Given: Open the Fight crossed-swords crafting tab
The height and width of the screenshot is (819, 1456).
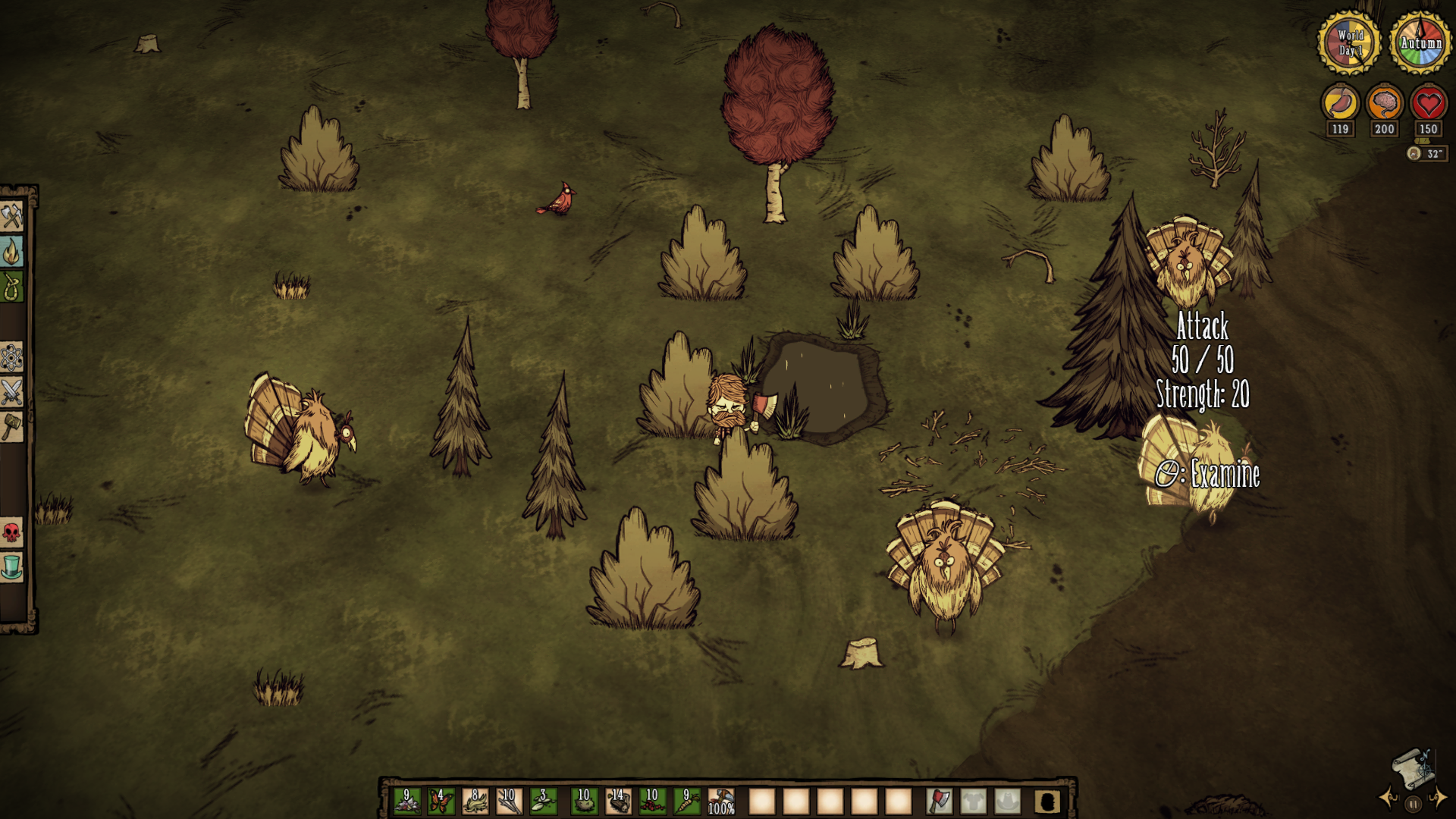Looking at the screenshot, I should [x=11, y=392].
